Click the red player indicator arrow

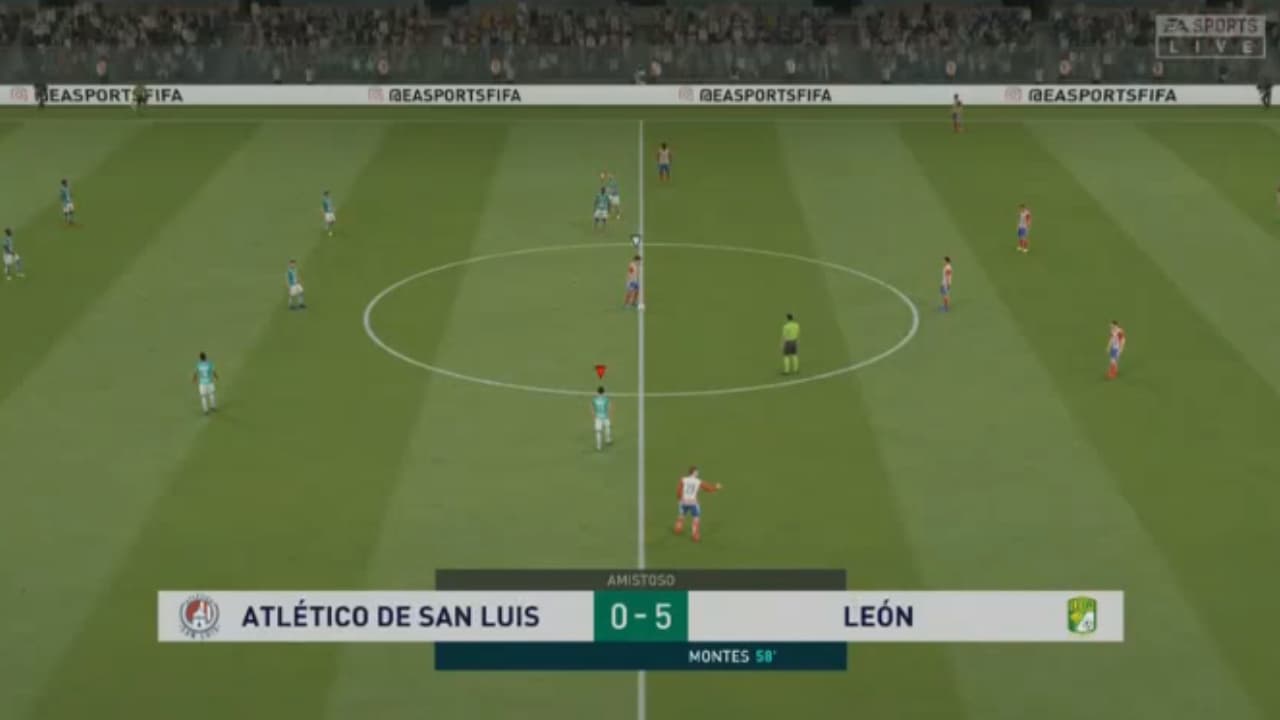click(599, 370)
